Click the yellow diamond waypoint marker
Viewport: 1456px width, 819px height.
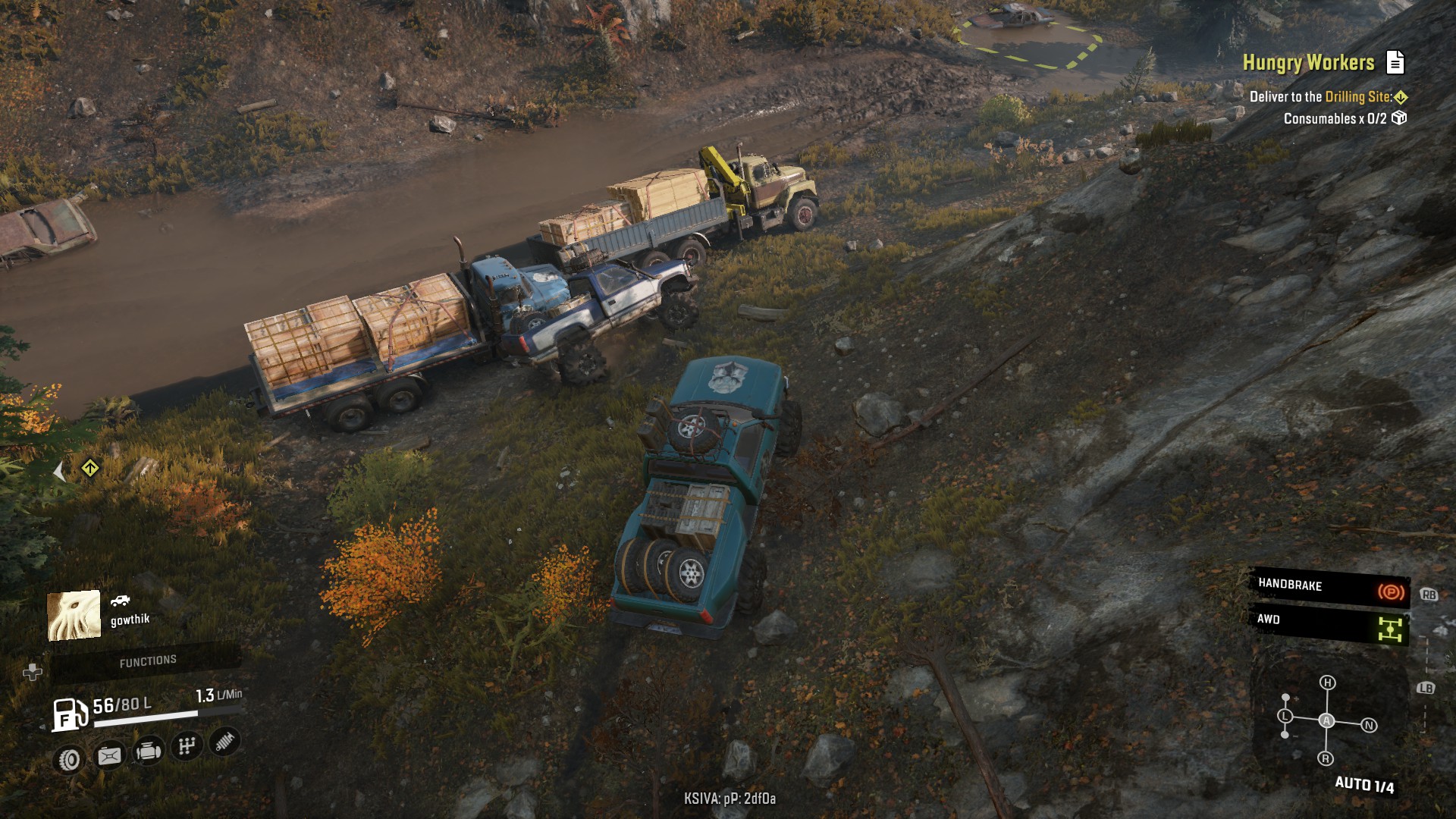[90, 468]
